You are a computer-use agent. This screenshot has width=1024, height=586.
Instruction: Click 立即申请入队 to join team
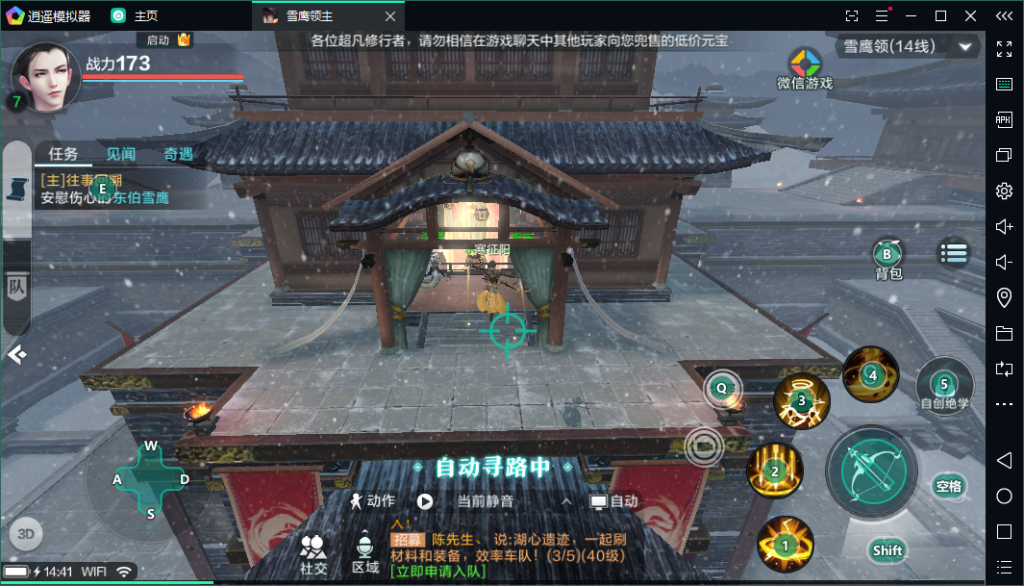[439, 571]
